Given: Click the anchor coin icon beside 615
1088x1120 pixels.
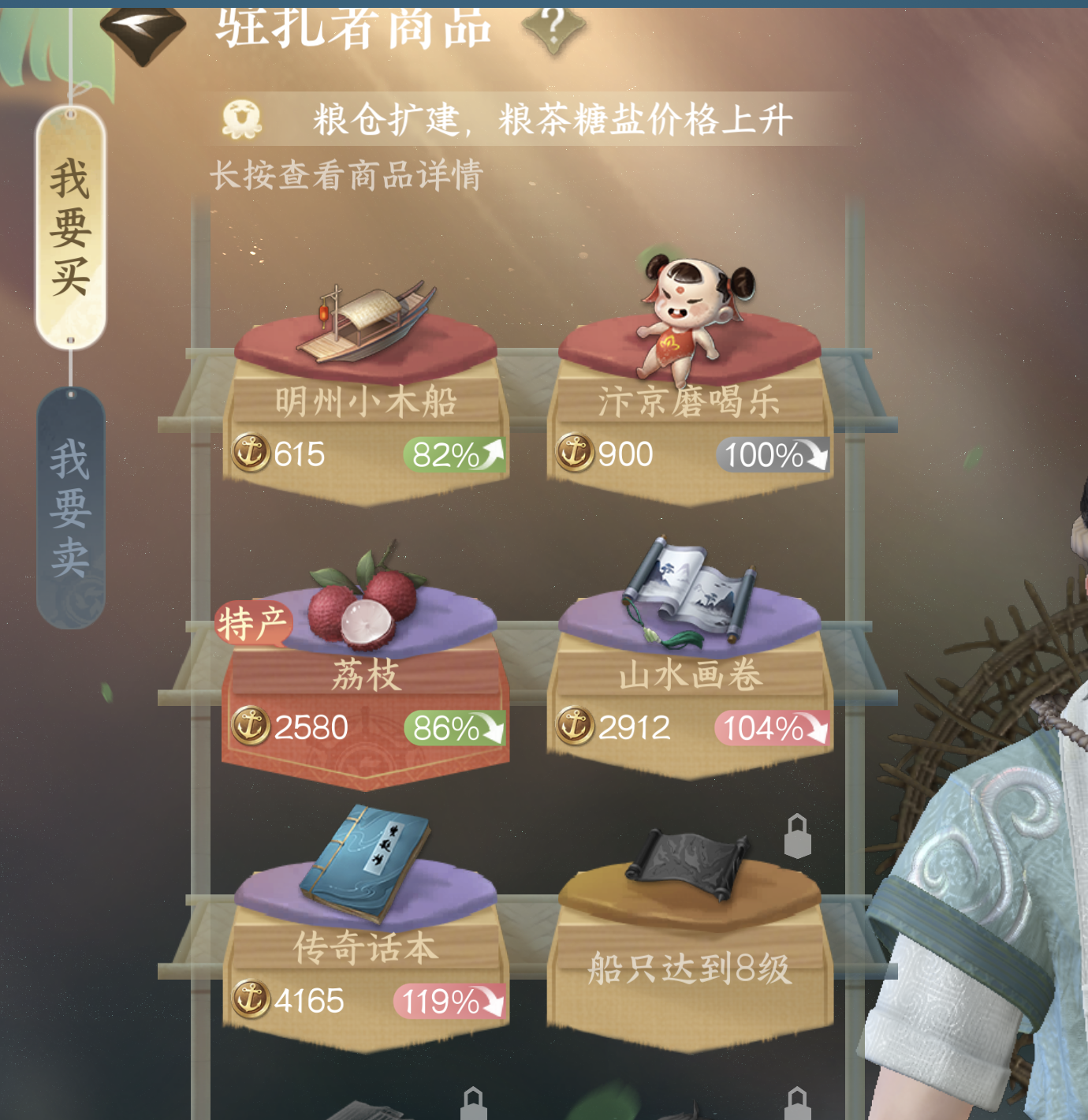Looking at the screenshot, I should pos(252,452).
